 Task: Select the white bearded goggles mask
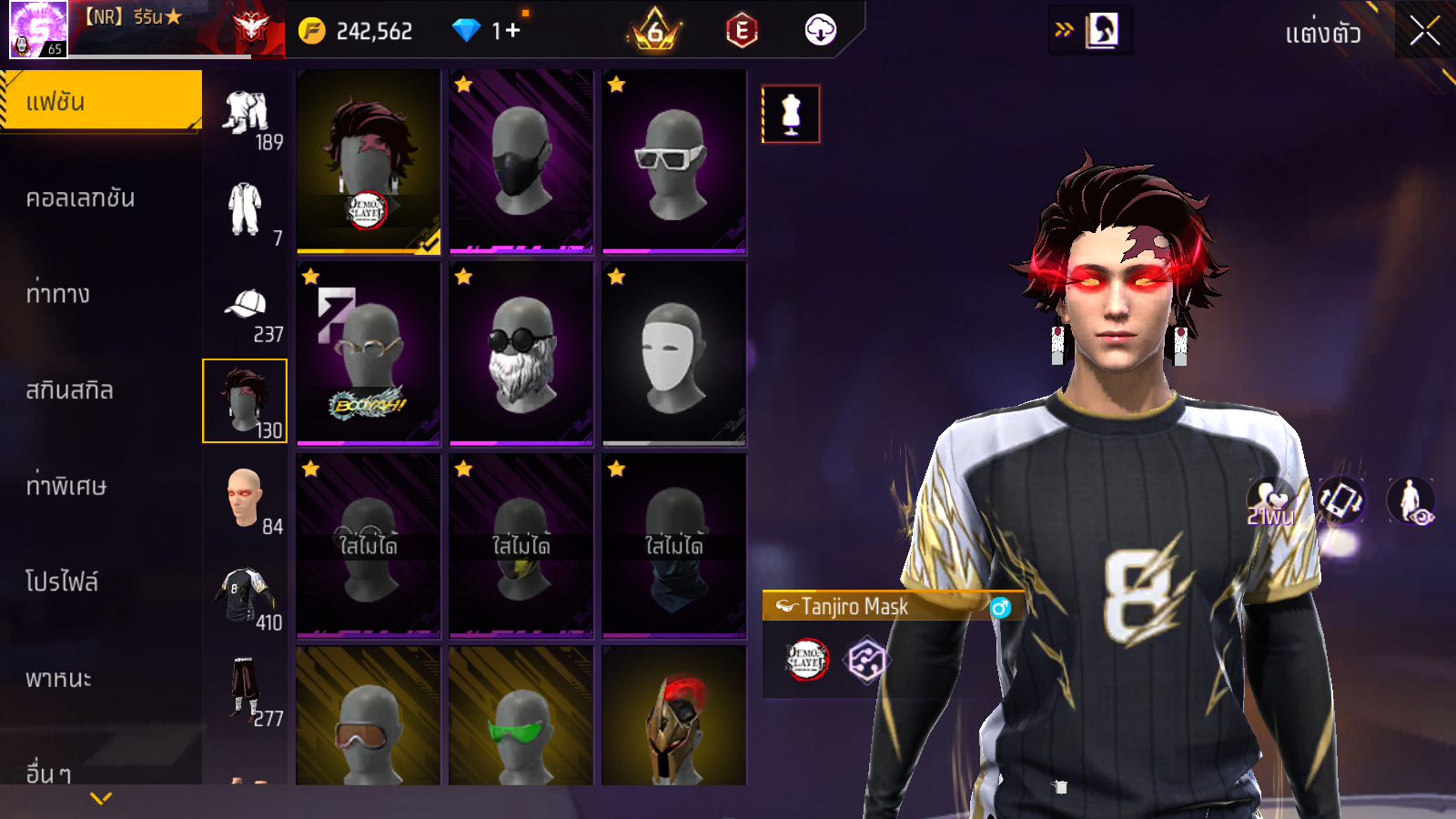pos(521,354)
